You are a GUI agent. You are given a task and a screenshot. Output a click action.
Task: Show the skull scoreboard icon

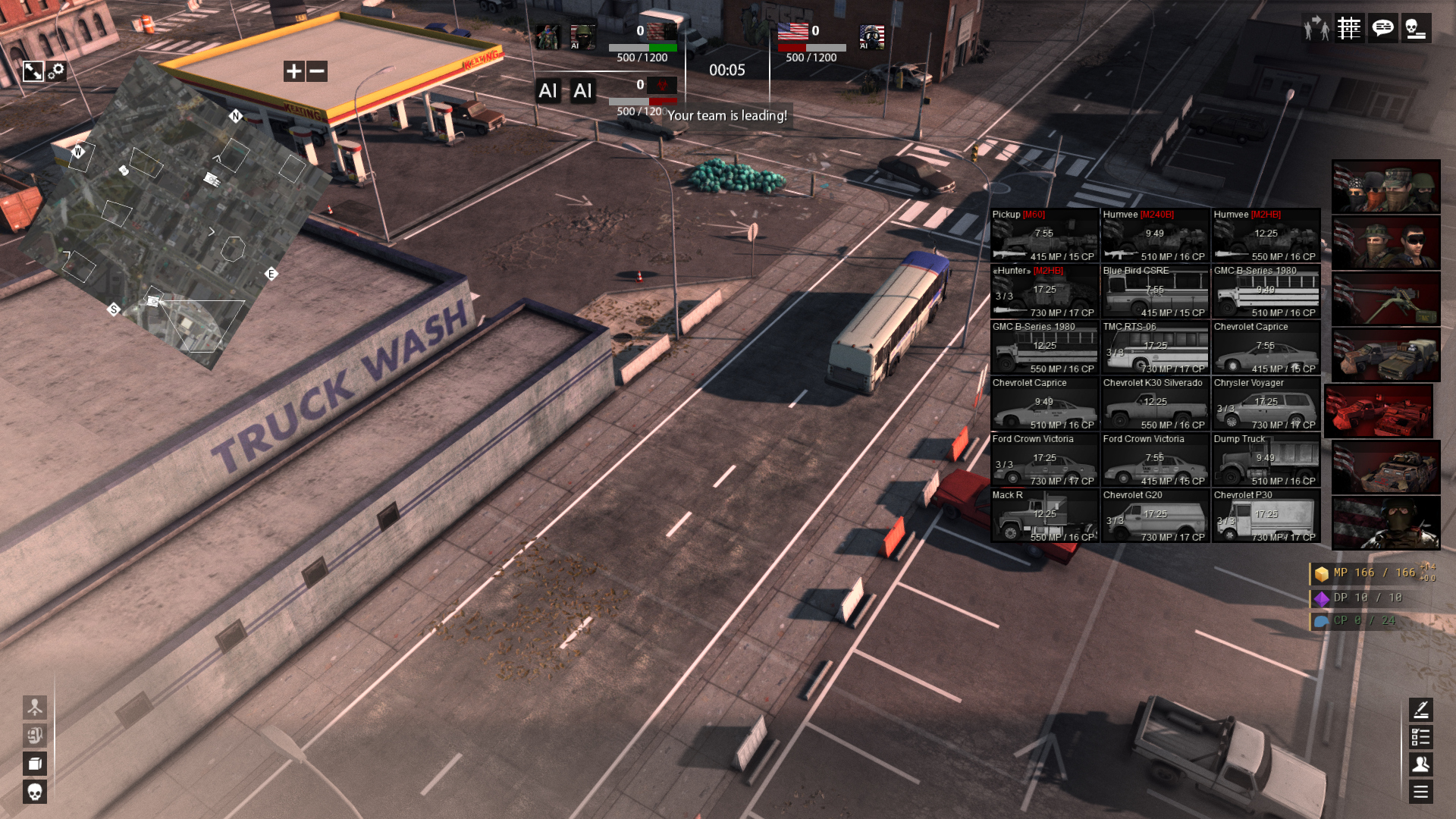pyautogui.click(x=1415, y=29)
